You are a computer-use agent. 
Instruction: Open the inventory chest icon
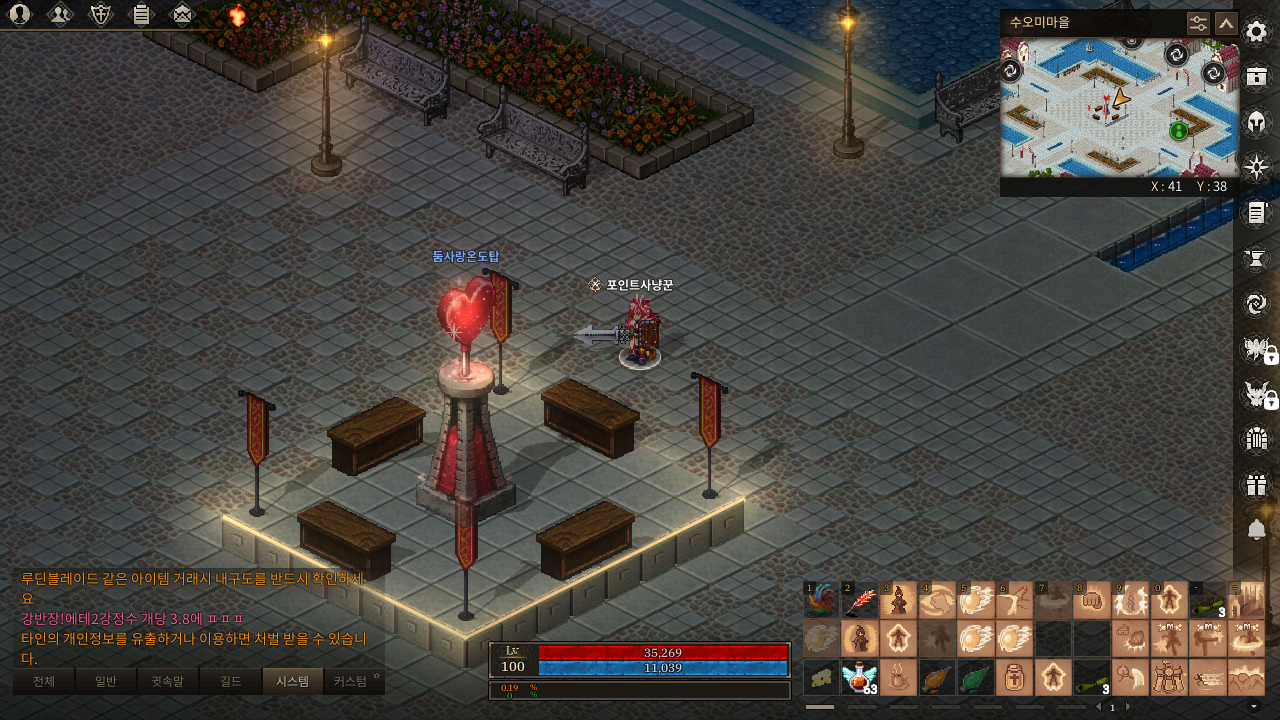point(1256,77)
